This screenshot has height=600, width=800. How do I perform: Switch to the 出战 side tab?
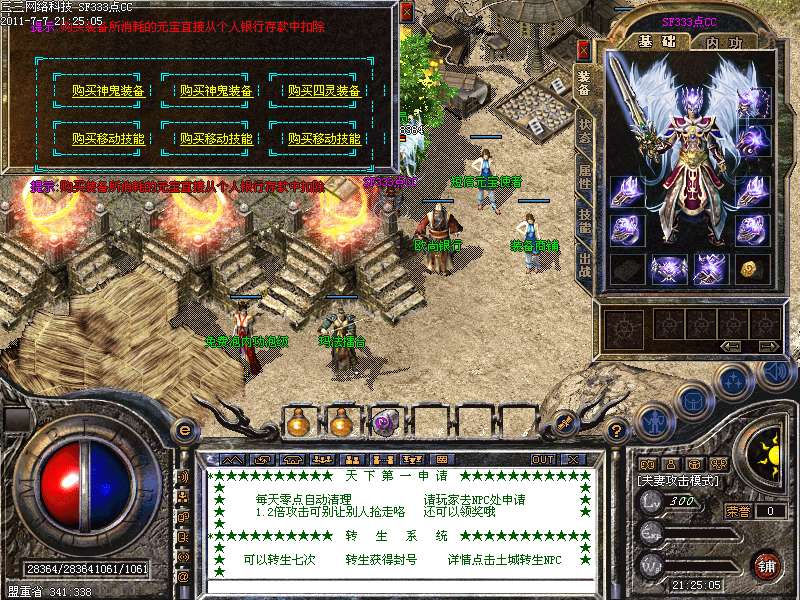point(586,266)
